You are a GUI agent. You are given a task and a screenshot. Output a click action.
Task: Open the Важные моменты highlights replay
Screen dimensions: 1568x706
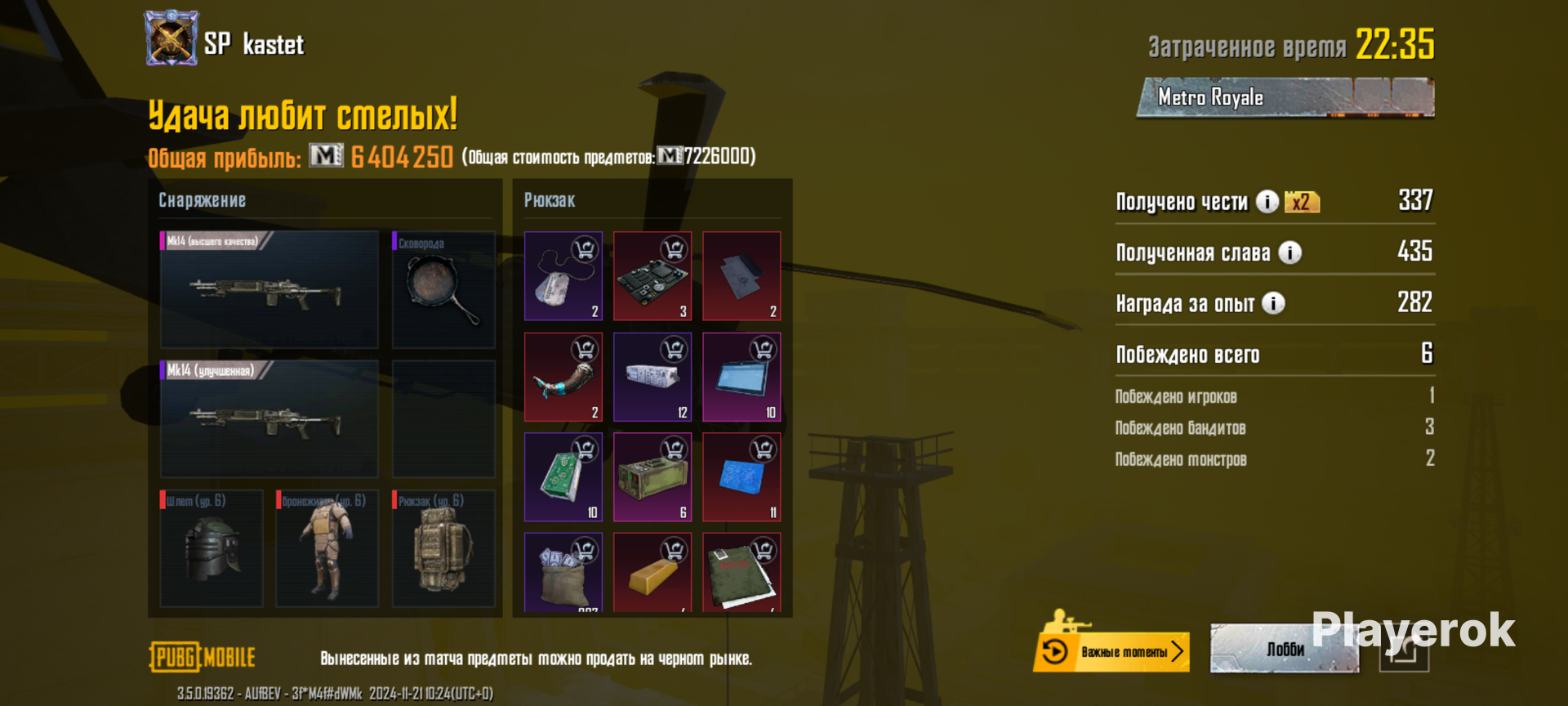click(x=1111, y=651)
